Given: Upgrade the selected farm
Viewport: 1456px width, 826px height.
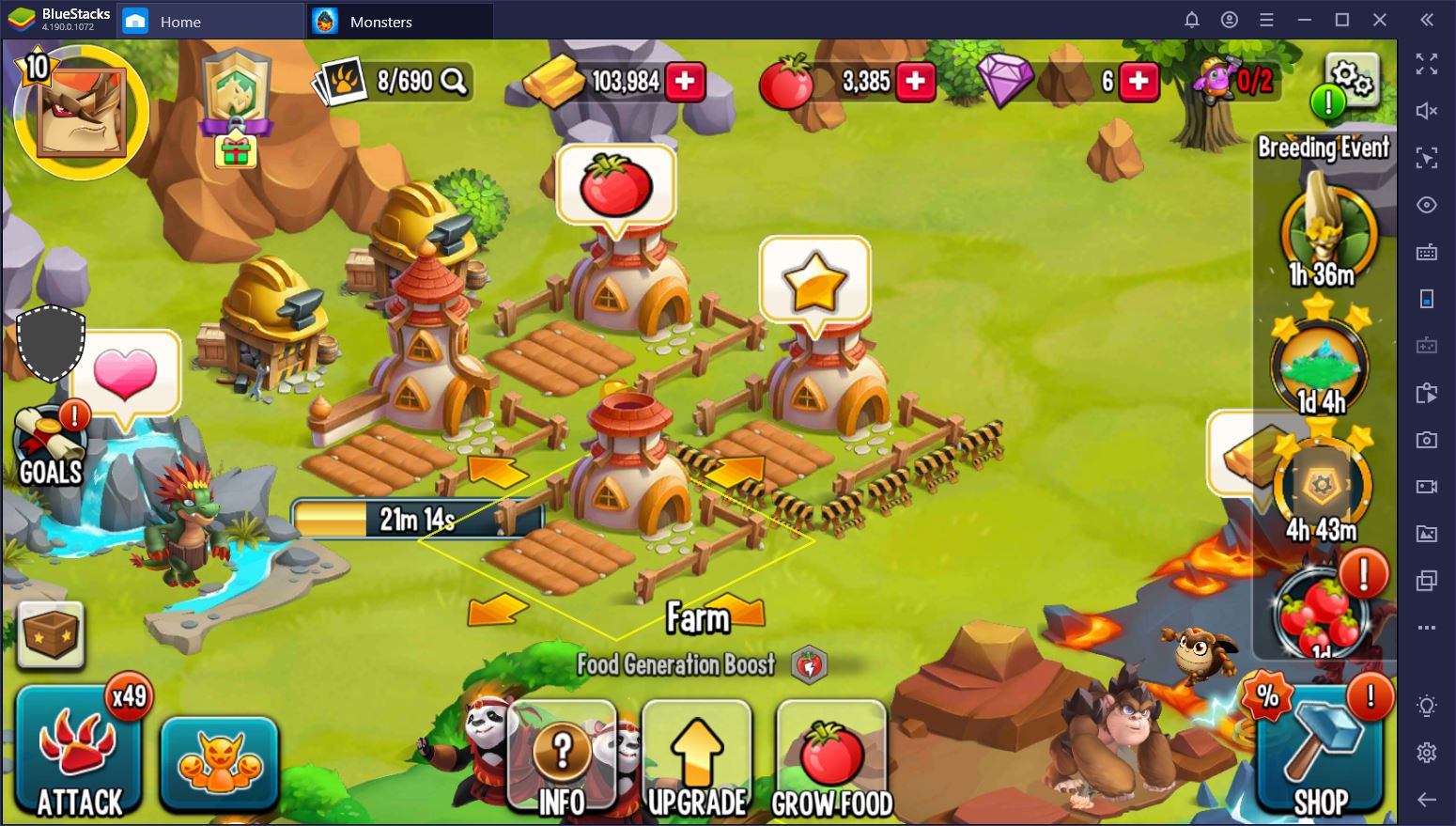Looking at the screenshot, I should (x=697, y=761).
